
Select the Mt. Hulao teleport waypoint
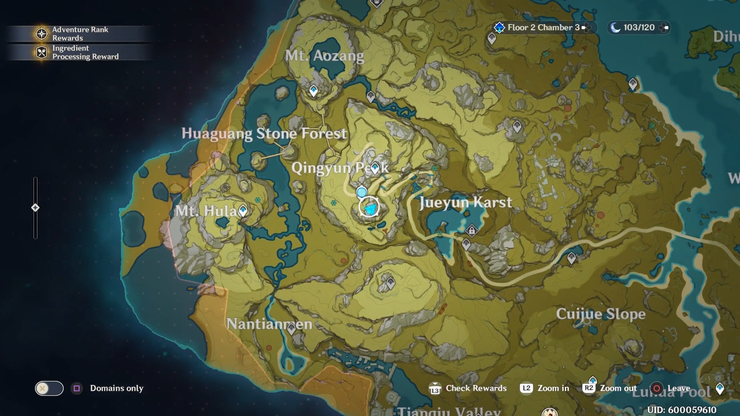click(x=243, y=211)
